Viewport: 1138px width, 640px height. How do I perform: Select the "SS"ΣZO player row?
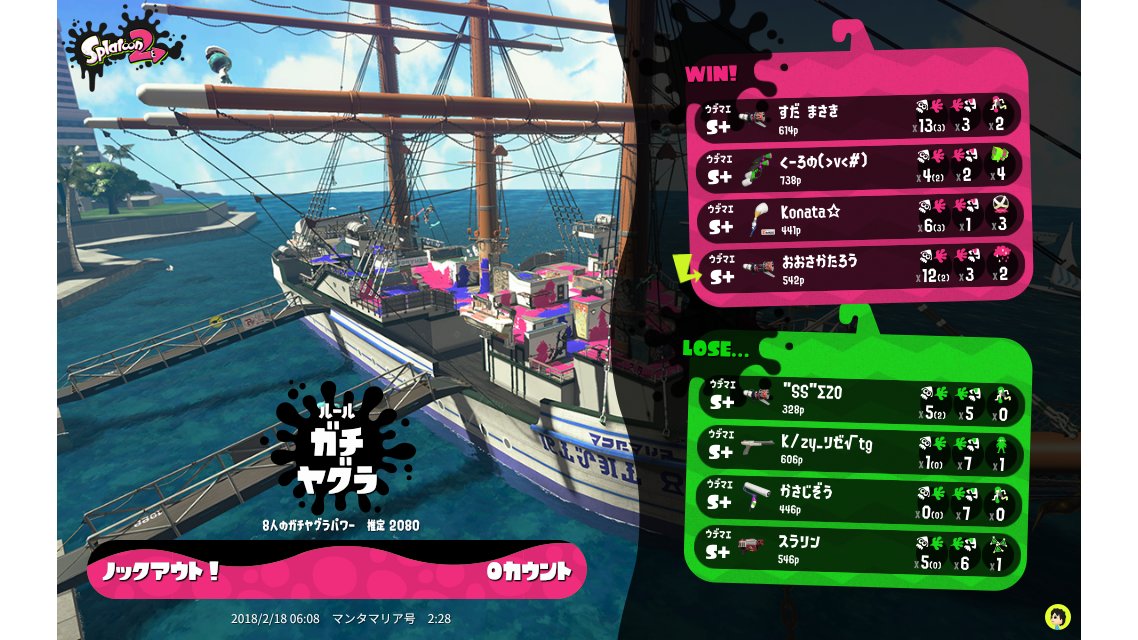click(x=860, y=397)
